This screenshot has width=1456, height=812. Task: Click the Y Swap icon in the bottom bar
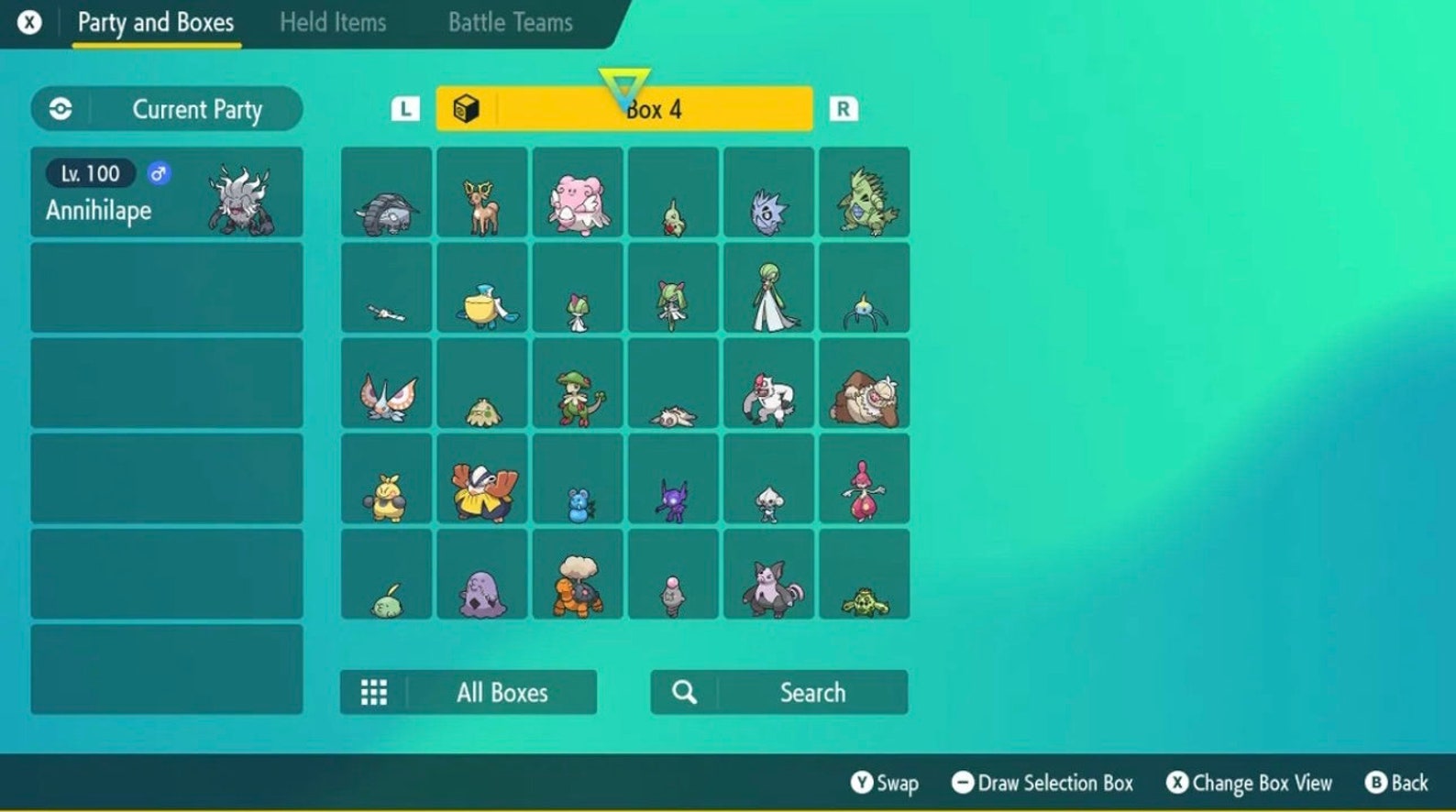[x=863, y=783]
